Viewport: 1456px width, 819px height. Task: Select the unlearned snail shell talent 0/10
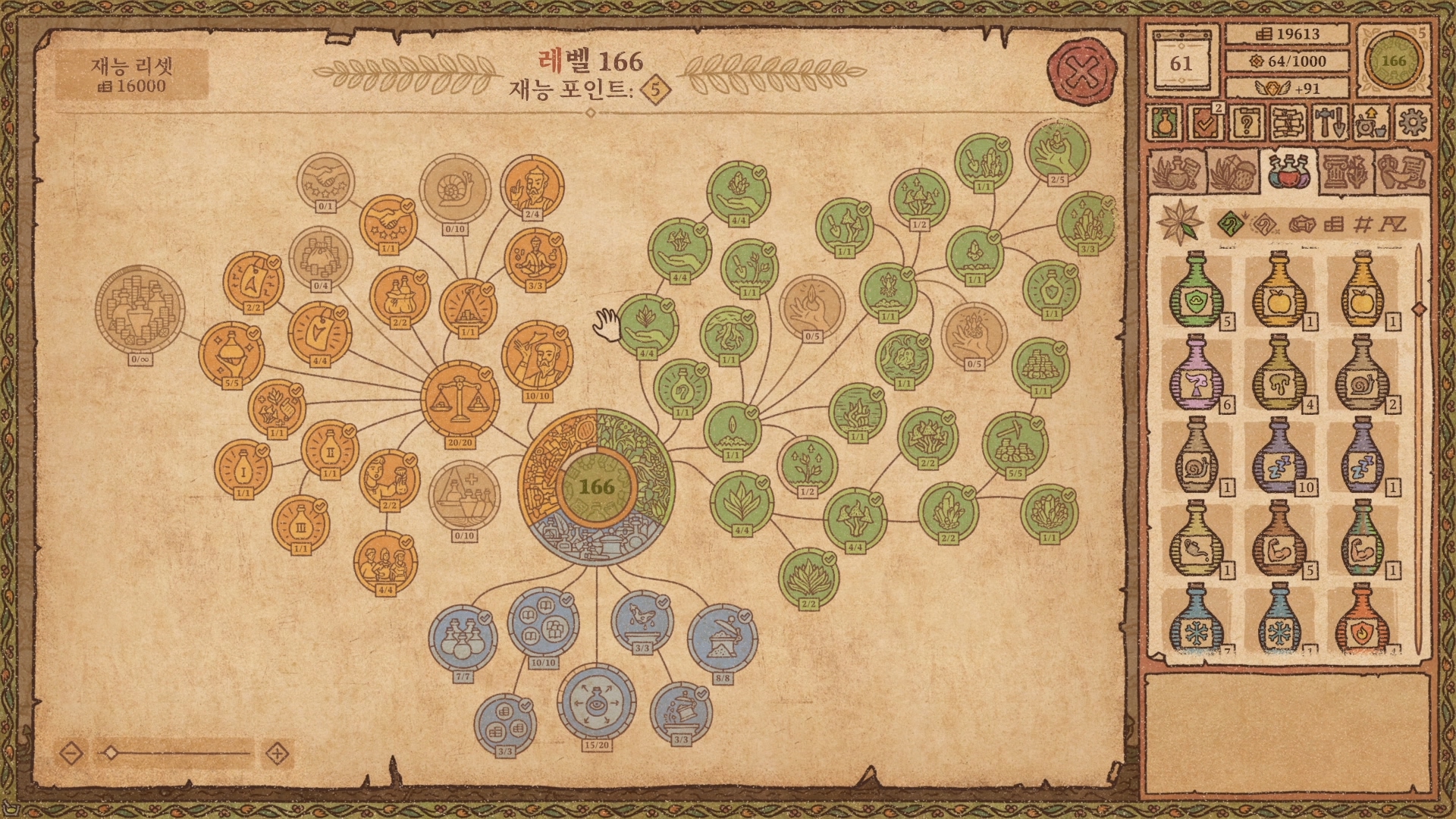(x=455, y=189)
